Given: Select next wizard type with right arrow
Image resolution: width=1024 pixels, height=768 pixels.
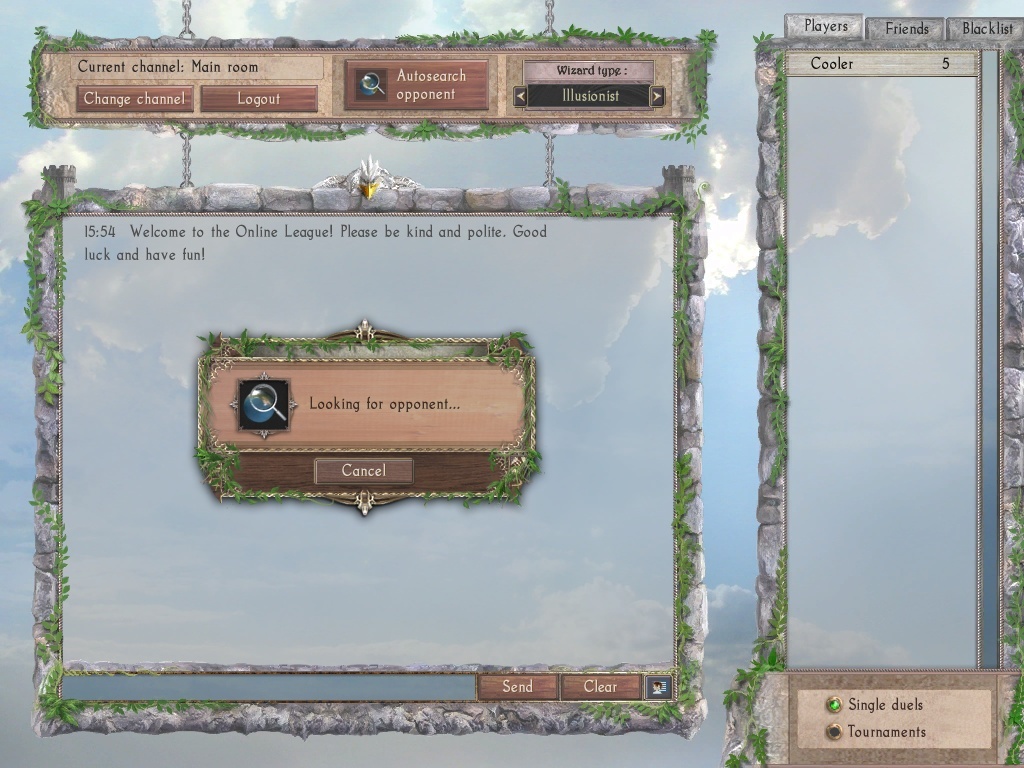Looking at the screenshot, I should [x=657, y=97].
